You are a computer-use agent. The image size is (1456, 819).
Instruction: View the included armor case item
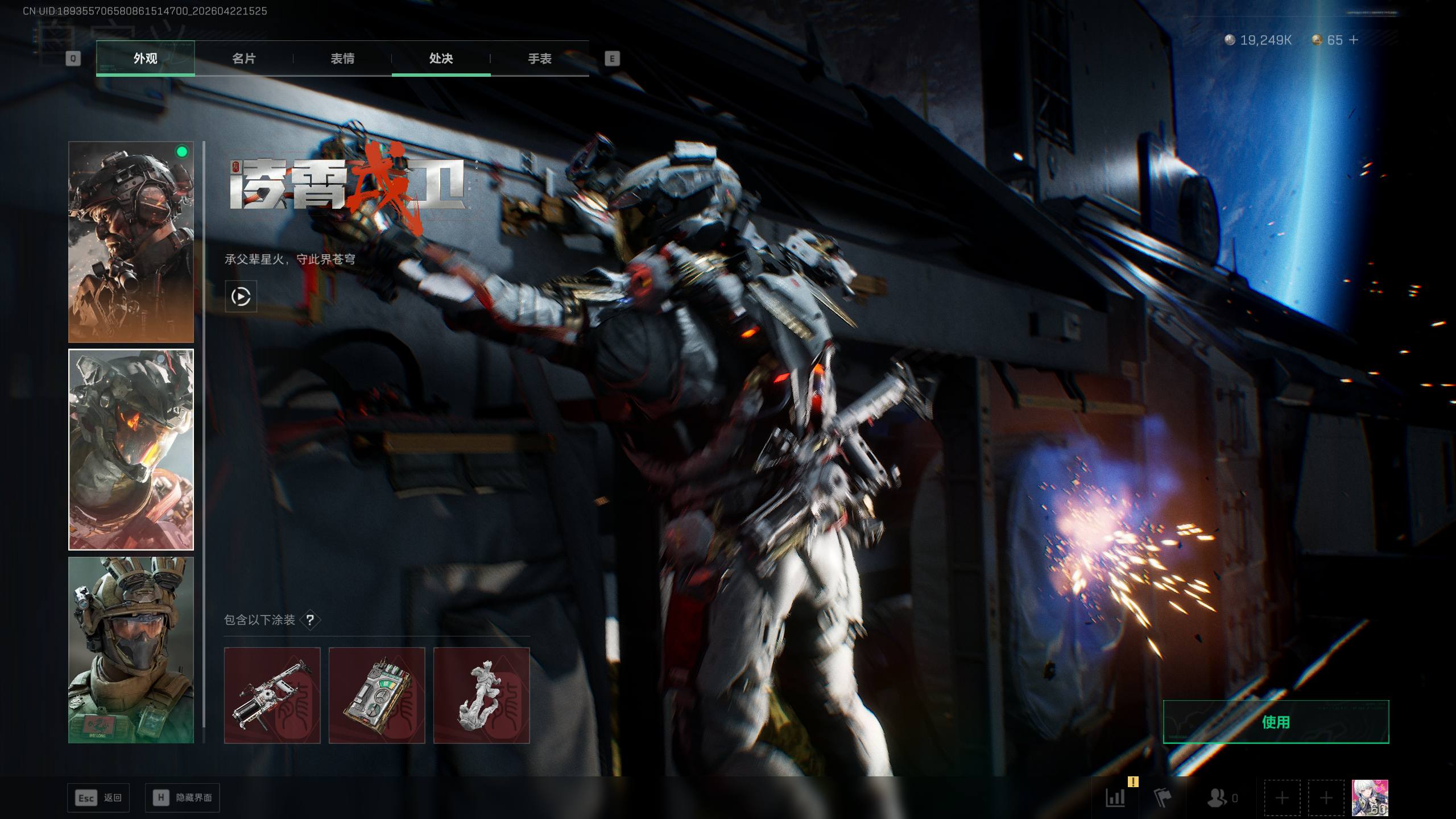point(377,695)
